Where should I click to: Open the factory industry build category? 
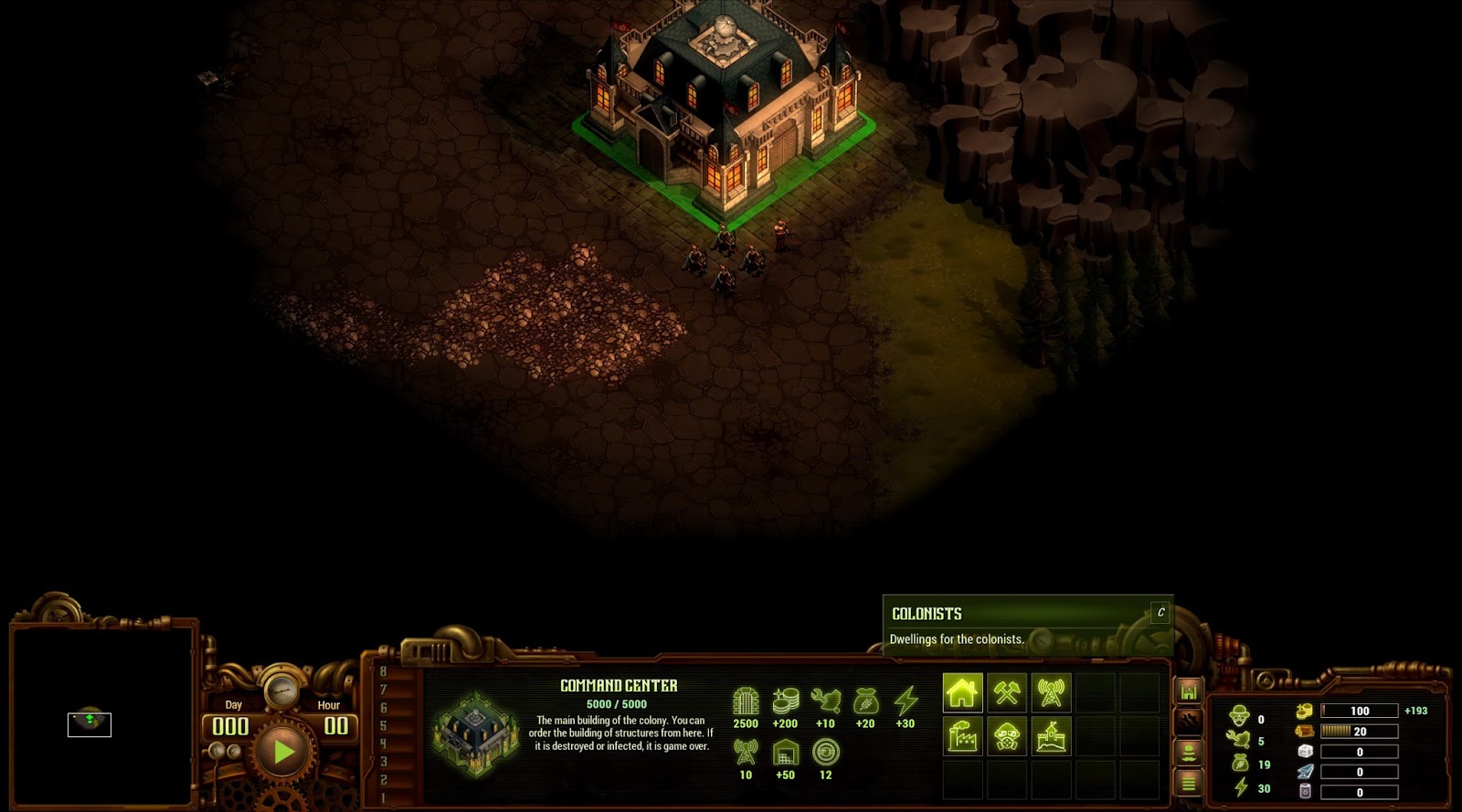pyautogui.click(x=962, y=736)
